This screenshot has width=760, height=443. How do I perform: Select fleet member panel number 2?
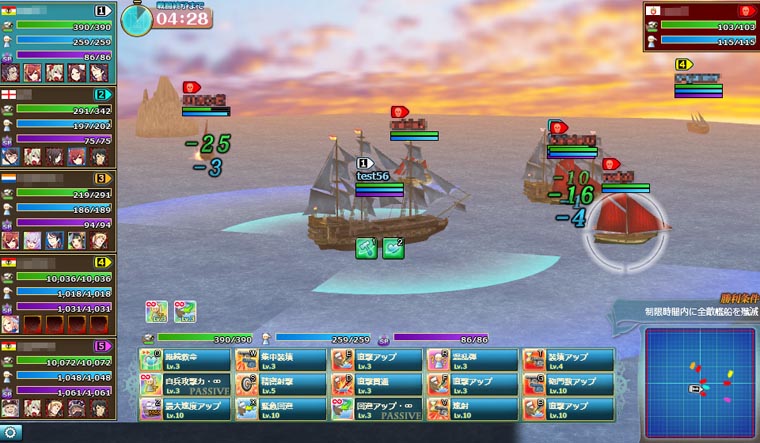(58, 128)
